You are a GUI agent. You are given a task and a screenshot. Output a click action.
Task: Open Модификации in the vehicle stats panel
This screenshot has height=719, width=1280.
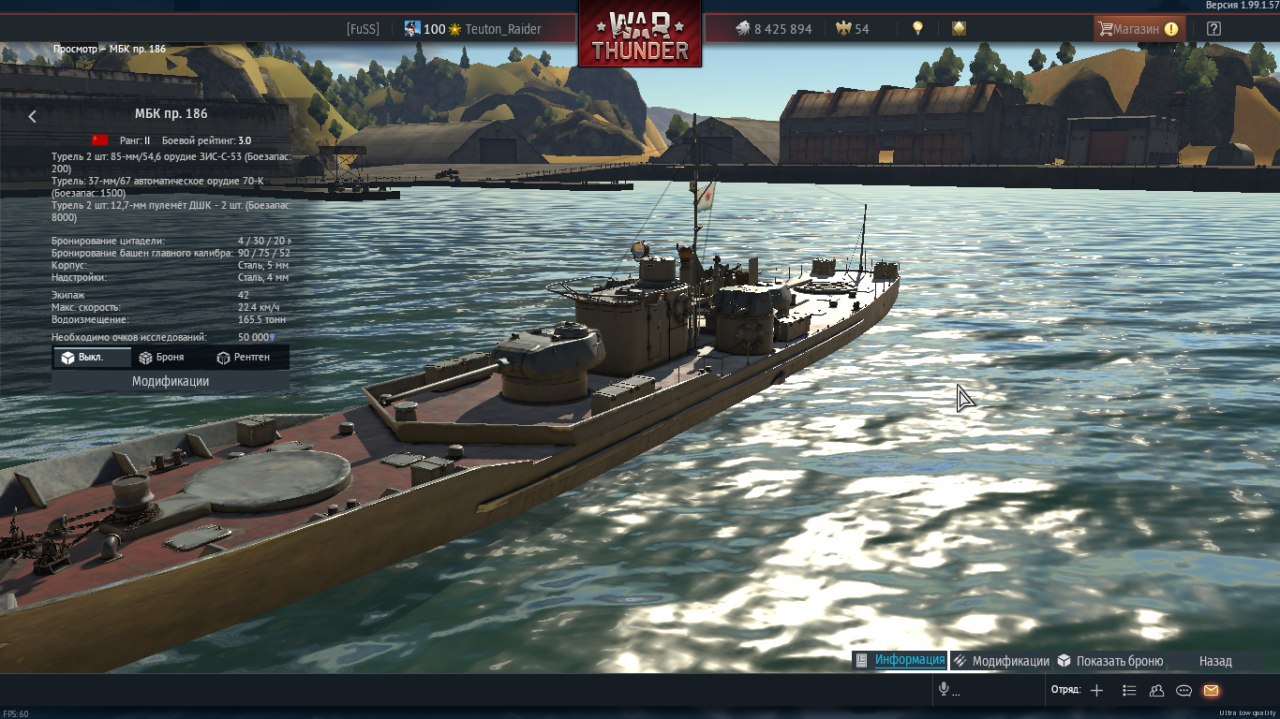(x=170, y=381)
